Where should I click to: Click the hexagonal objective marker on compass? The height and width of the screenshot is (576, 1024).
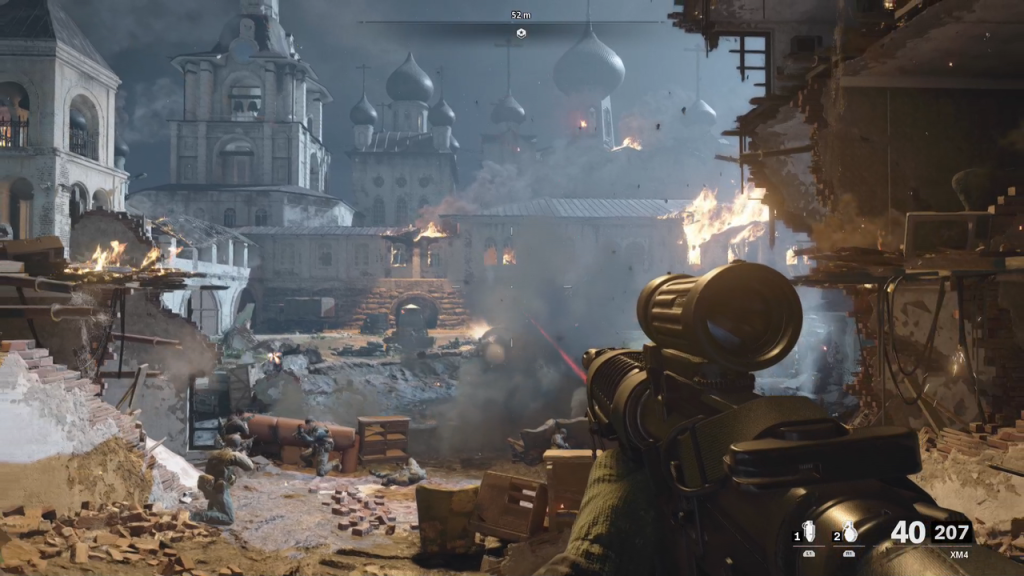coord(521,33)
